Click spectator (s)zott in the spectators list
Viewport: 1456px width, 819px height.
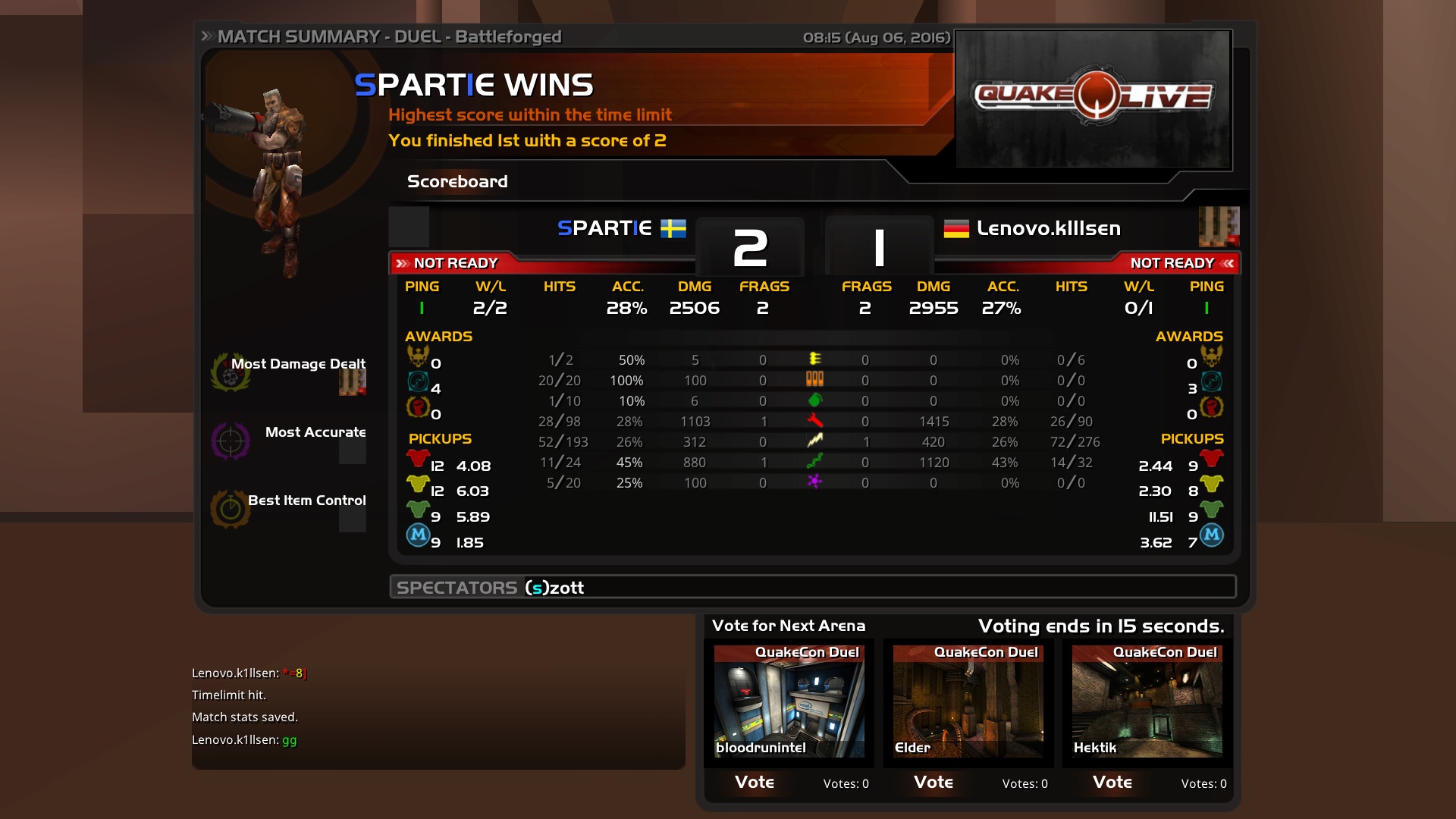554,588
